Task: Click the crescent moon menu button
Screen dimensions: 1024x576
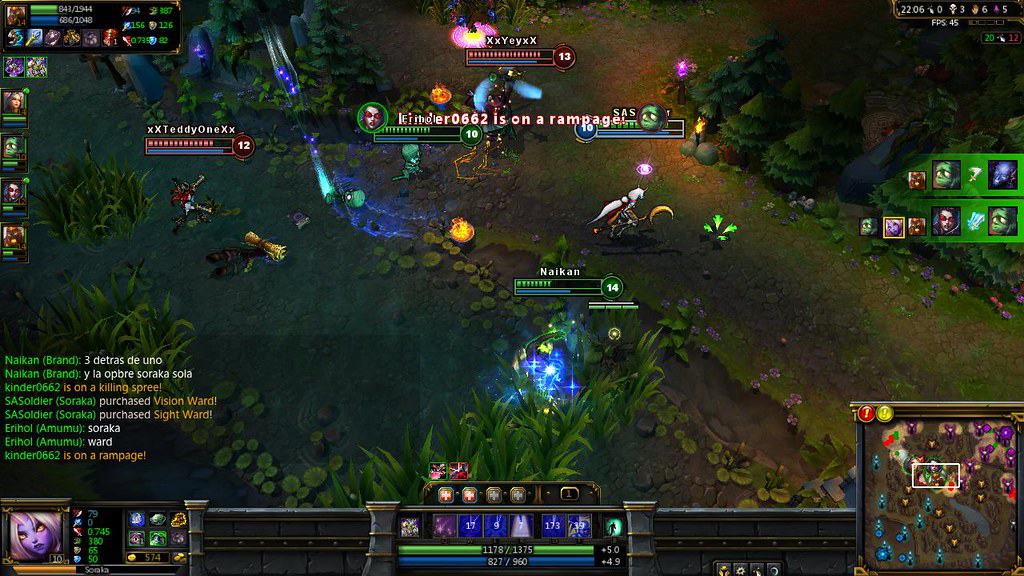Action: (774, 569)
